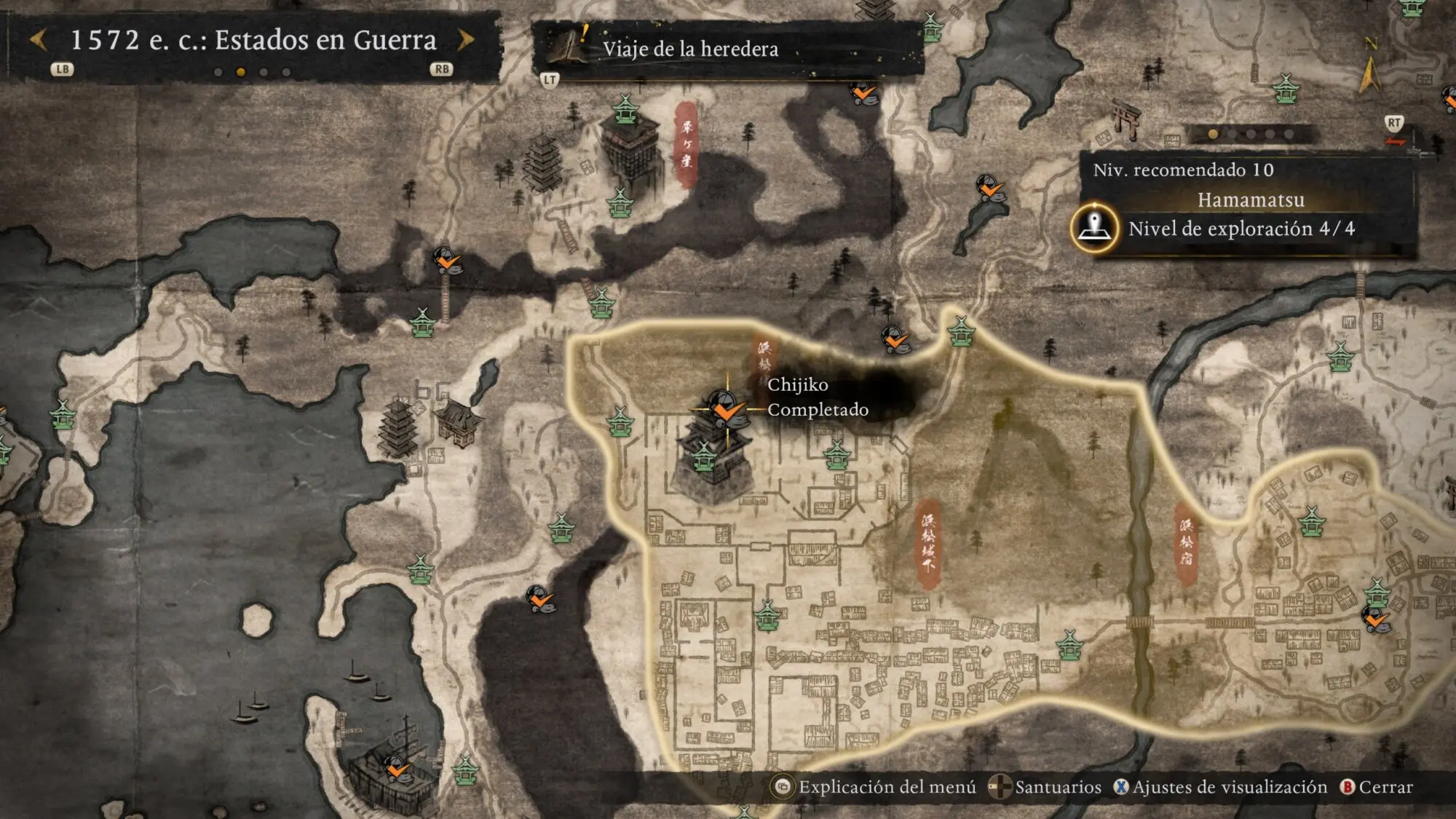Choose the shrine marker on the castle keep
The height and width of the screenshot is (819, 1456).
[703, 457]
